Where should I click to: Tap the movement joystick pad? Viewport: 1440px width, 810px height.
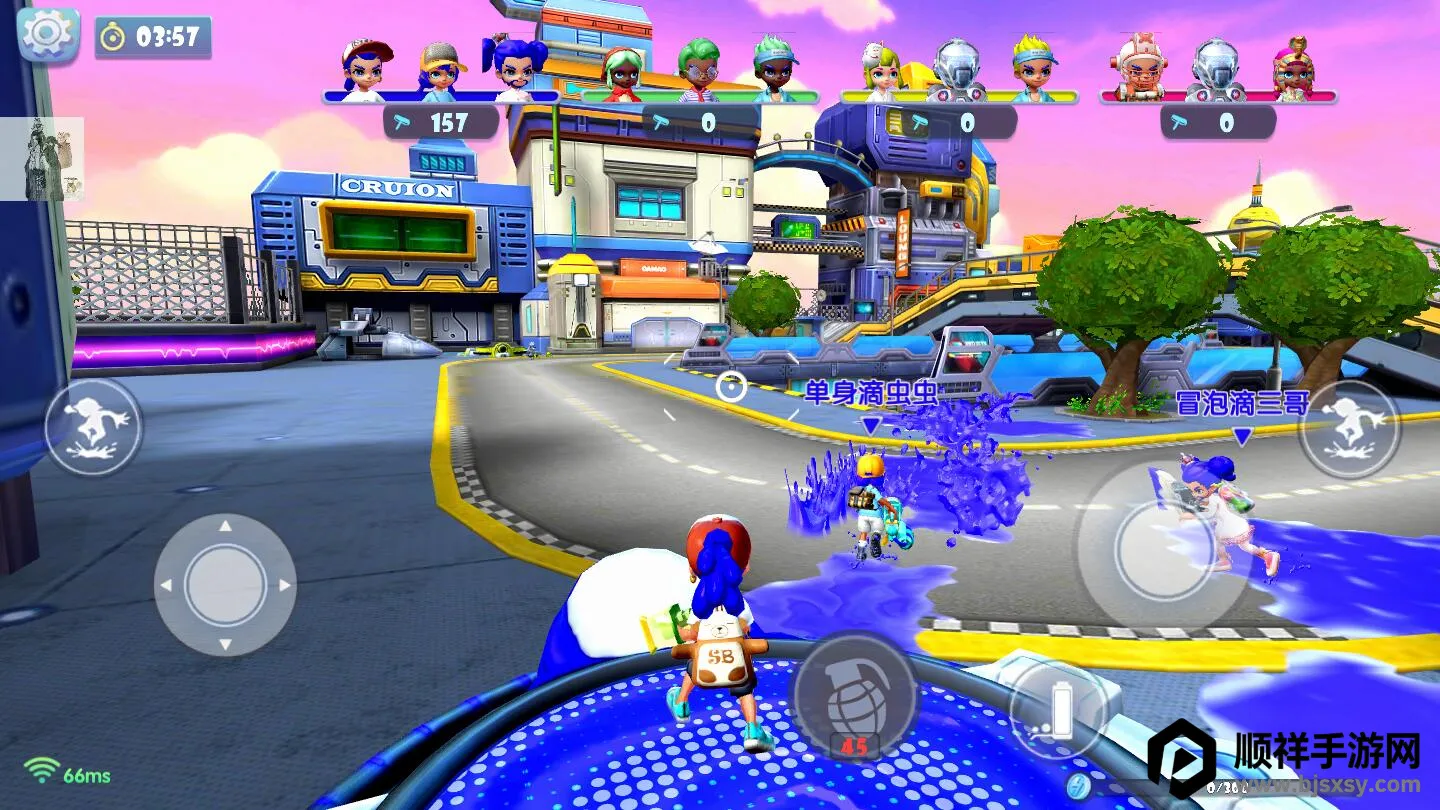point(225,585)
